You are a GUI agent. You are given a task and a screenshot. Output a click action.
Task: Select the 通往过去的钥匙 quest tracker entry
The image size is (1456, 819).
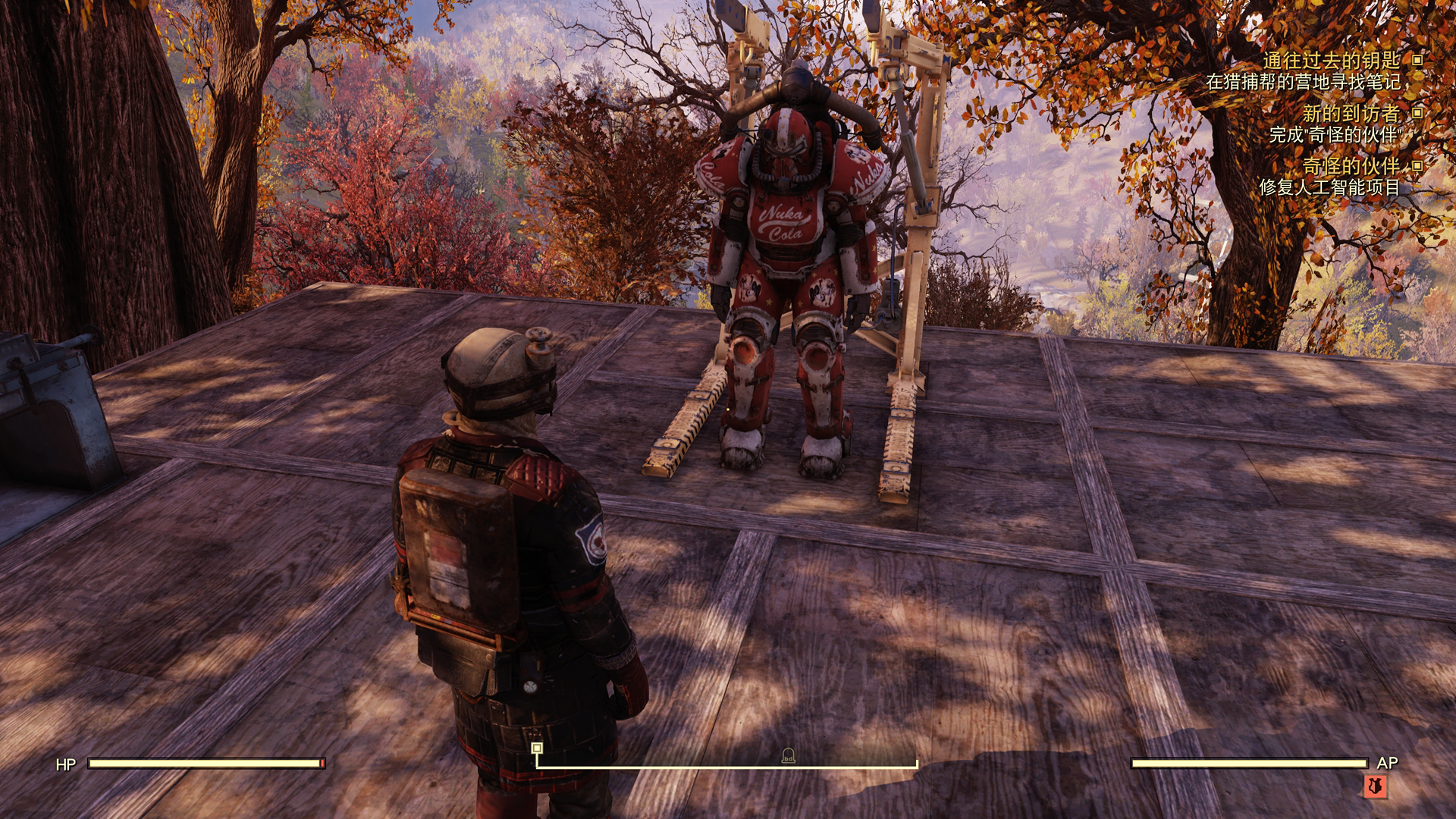coord(1331,60)
